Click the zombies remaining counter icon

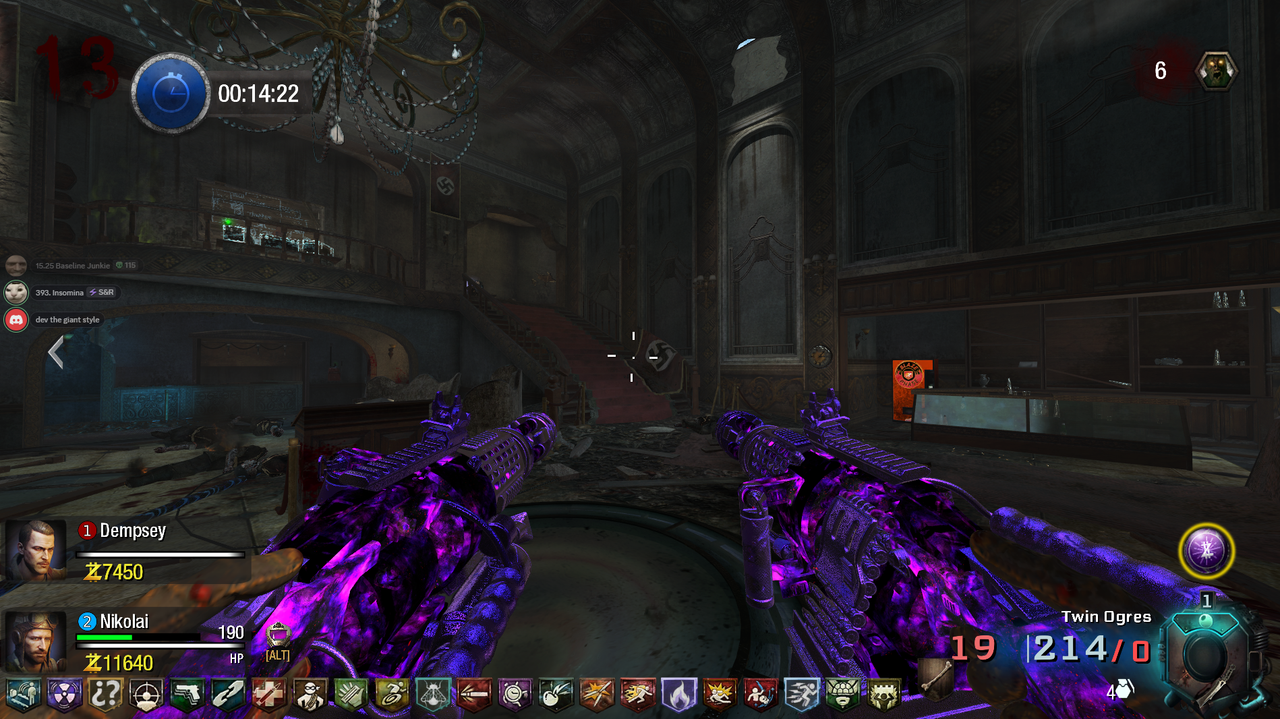click(x=1217, y=70)
